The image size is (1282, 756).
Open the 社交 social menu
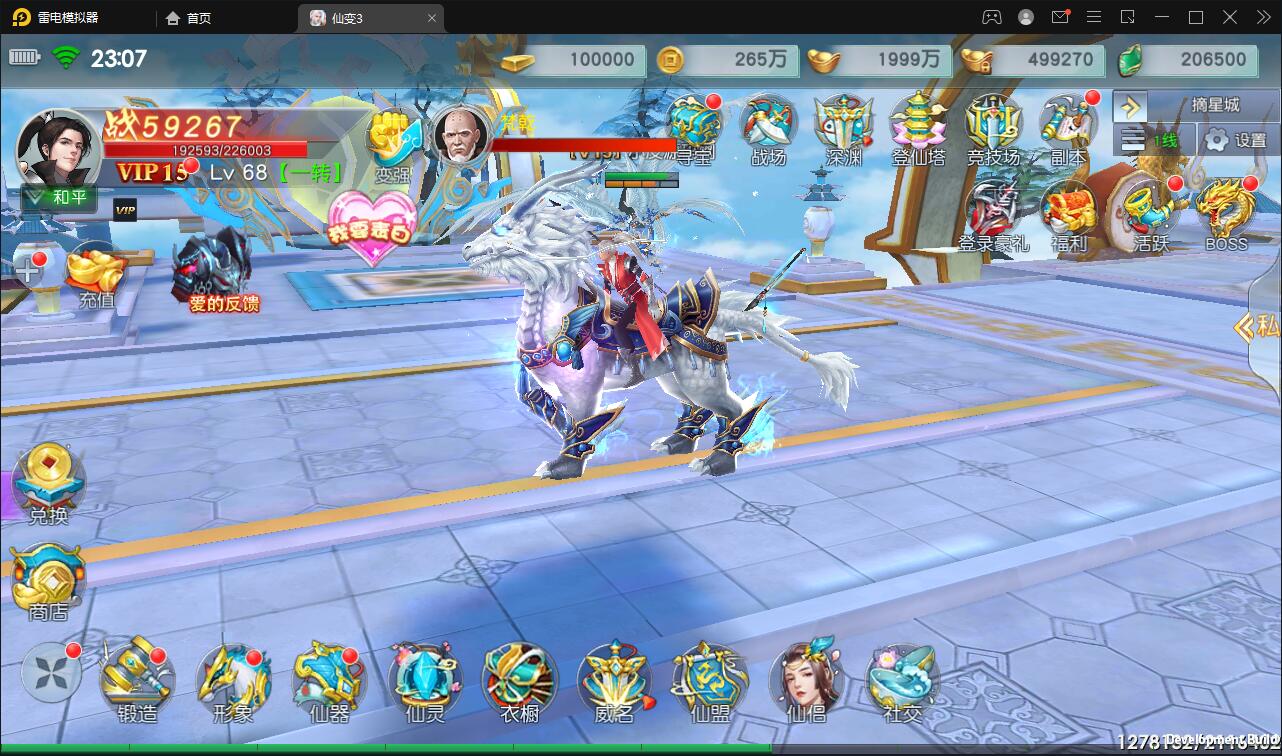(x=902, y=682)
